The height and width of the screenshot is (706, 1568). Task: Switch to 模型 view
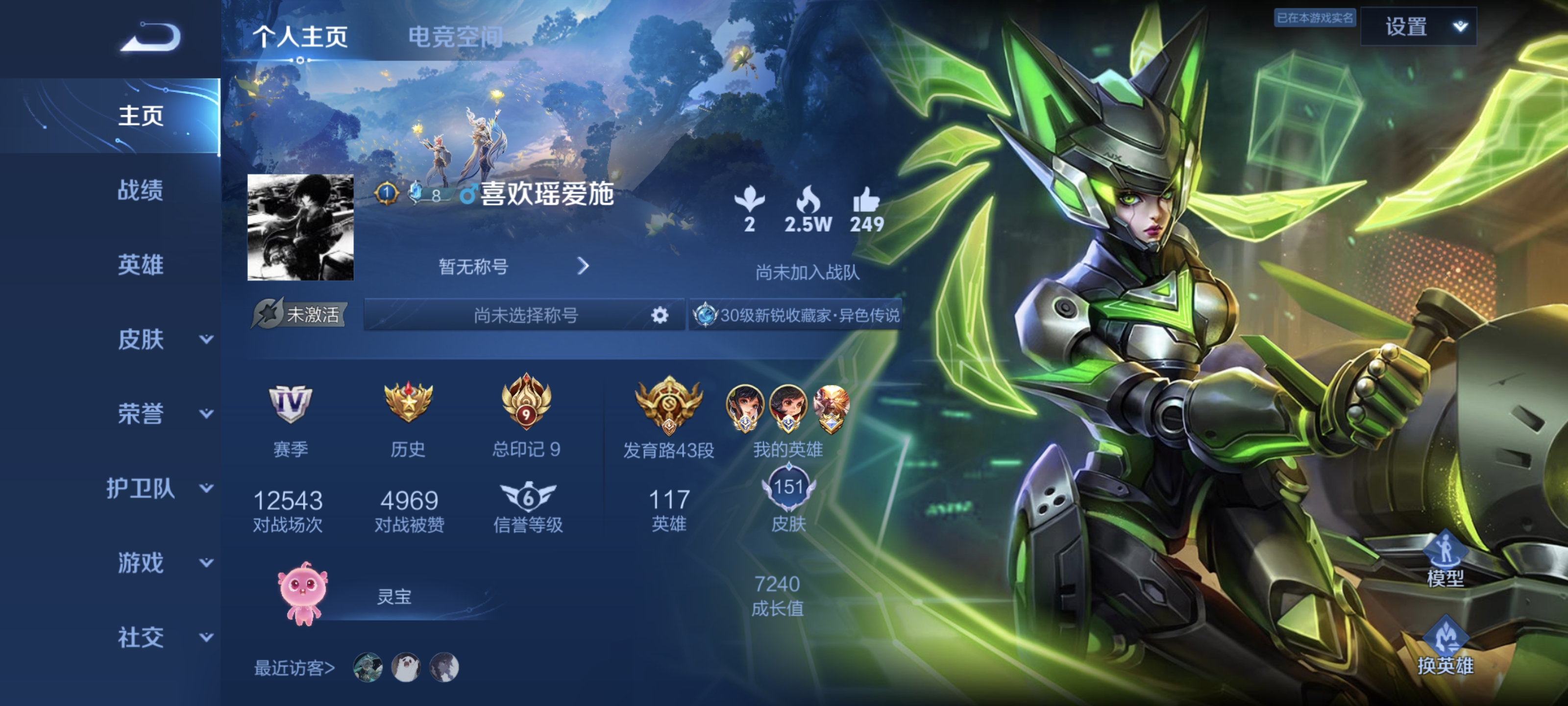(x=1445, y=559)
